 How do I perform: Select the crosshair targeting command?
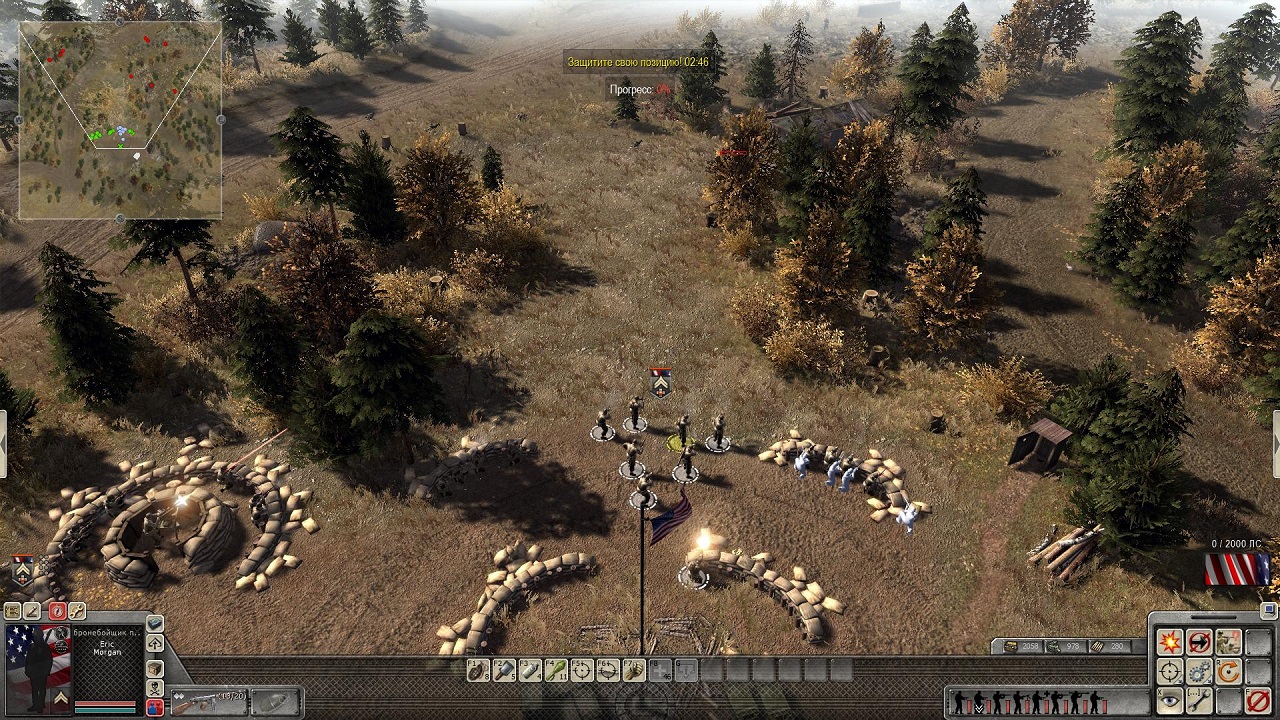1169,671
